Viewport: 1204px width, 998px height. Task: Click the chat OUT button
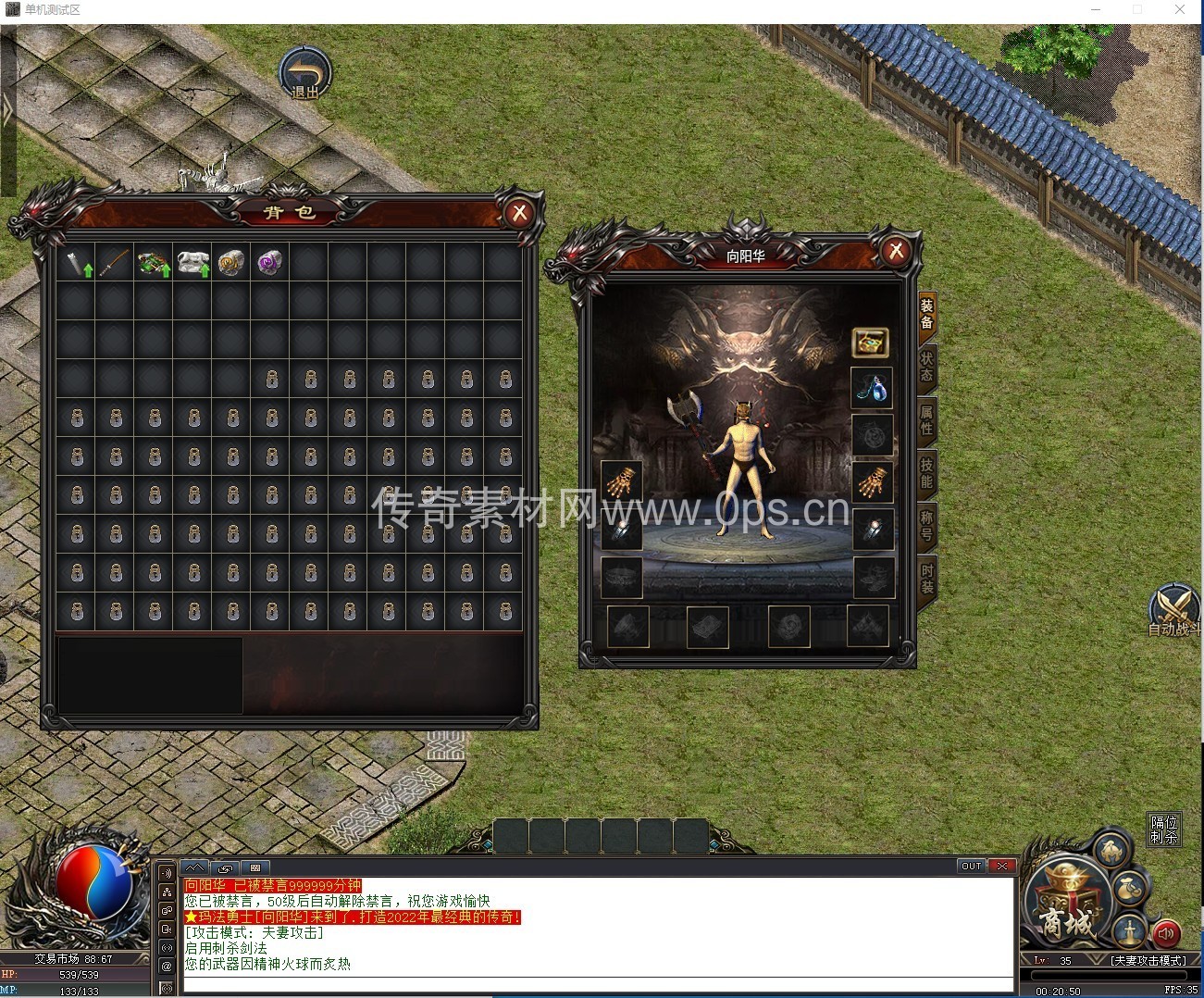tap(972, 867)
